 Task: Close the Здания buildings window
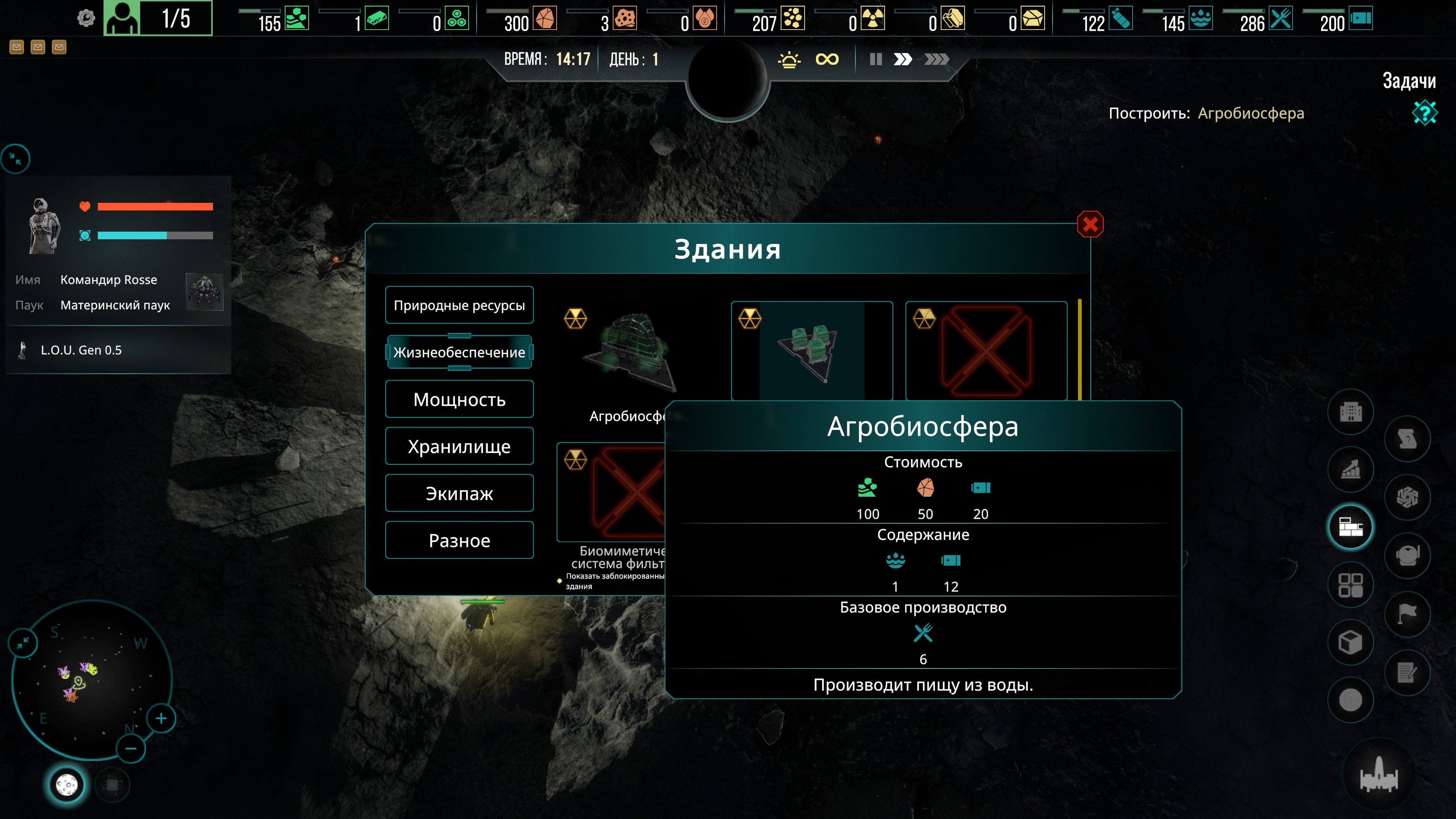pos(1090,224)
